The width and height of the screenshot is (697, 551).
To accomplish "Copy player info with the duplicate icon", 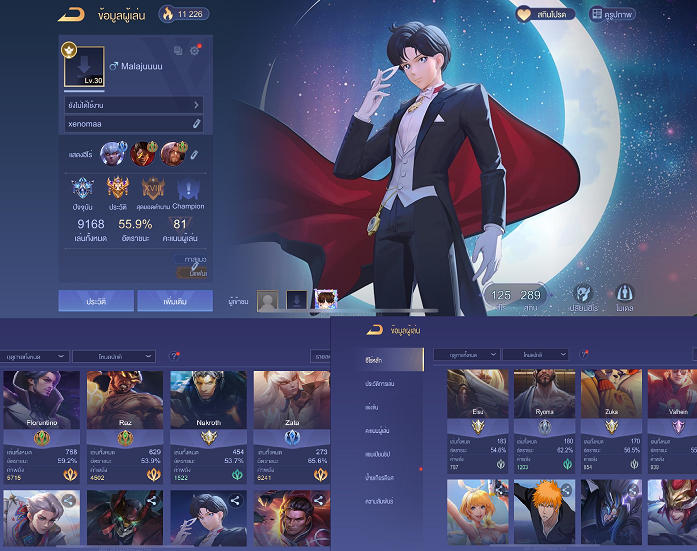I will pos(178,51).
